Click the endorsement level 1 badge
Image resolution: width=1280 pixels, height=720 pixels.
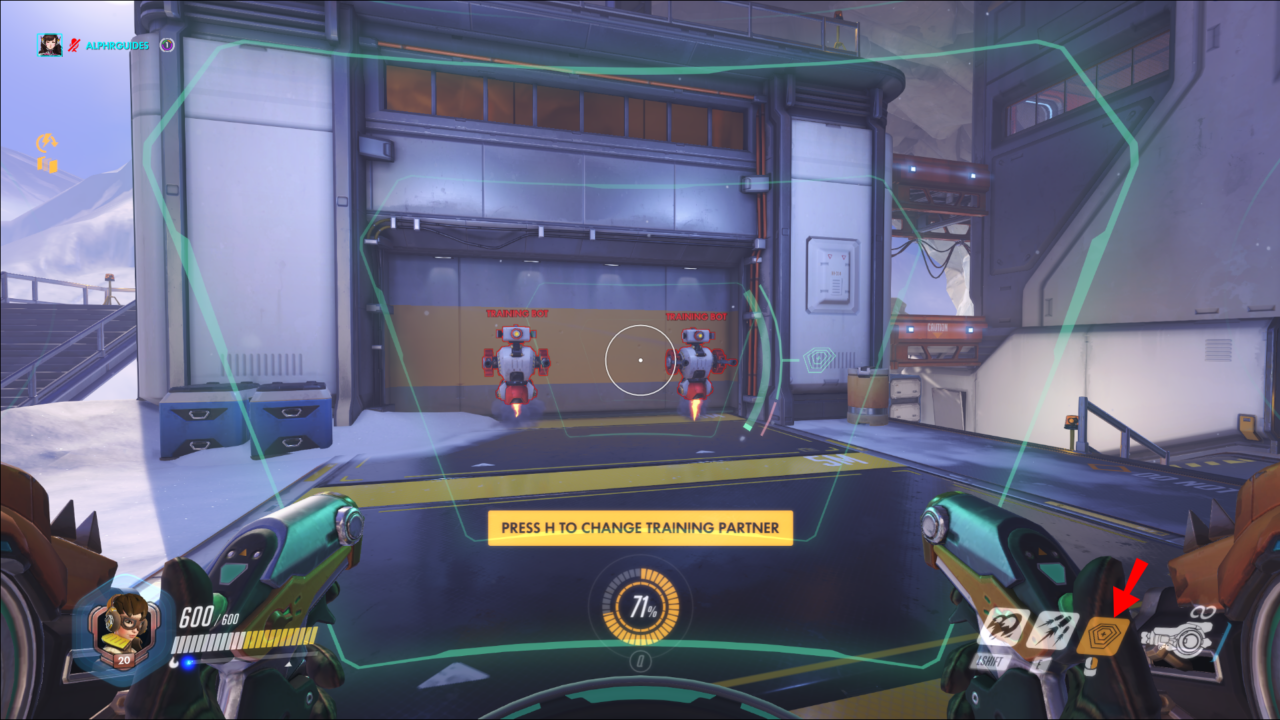167,45
